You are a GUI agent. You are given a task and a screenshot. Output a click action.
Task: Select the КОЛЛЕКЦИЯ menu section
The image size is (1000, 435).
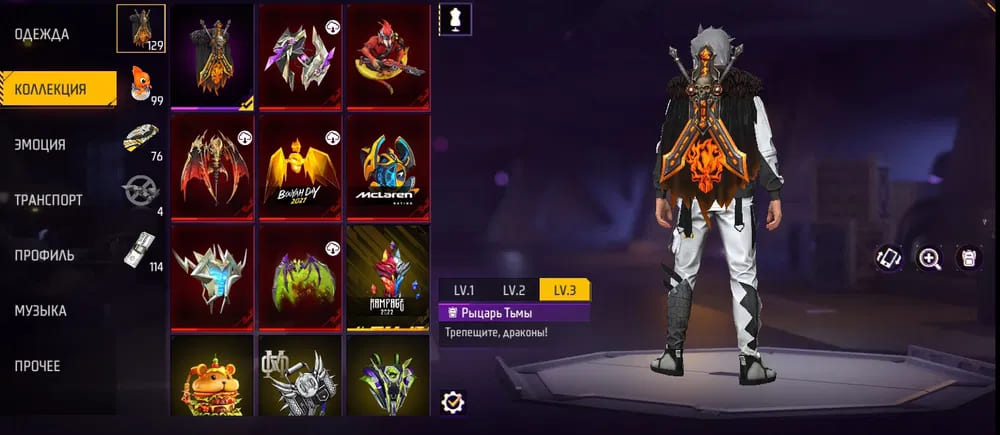click(51, 89)
